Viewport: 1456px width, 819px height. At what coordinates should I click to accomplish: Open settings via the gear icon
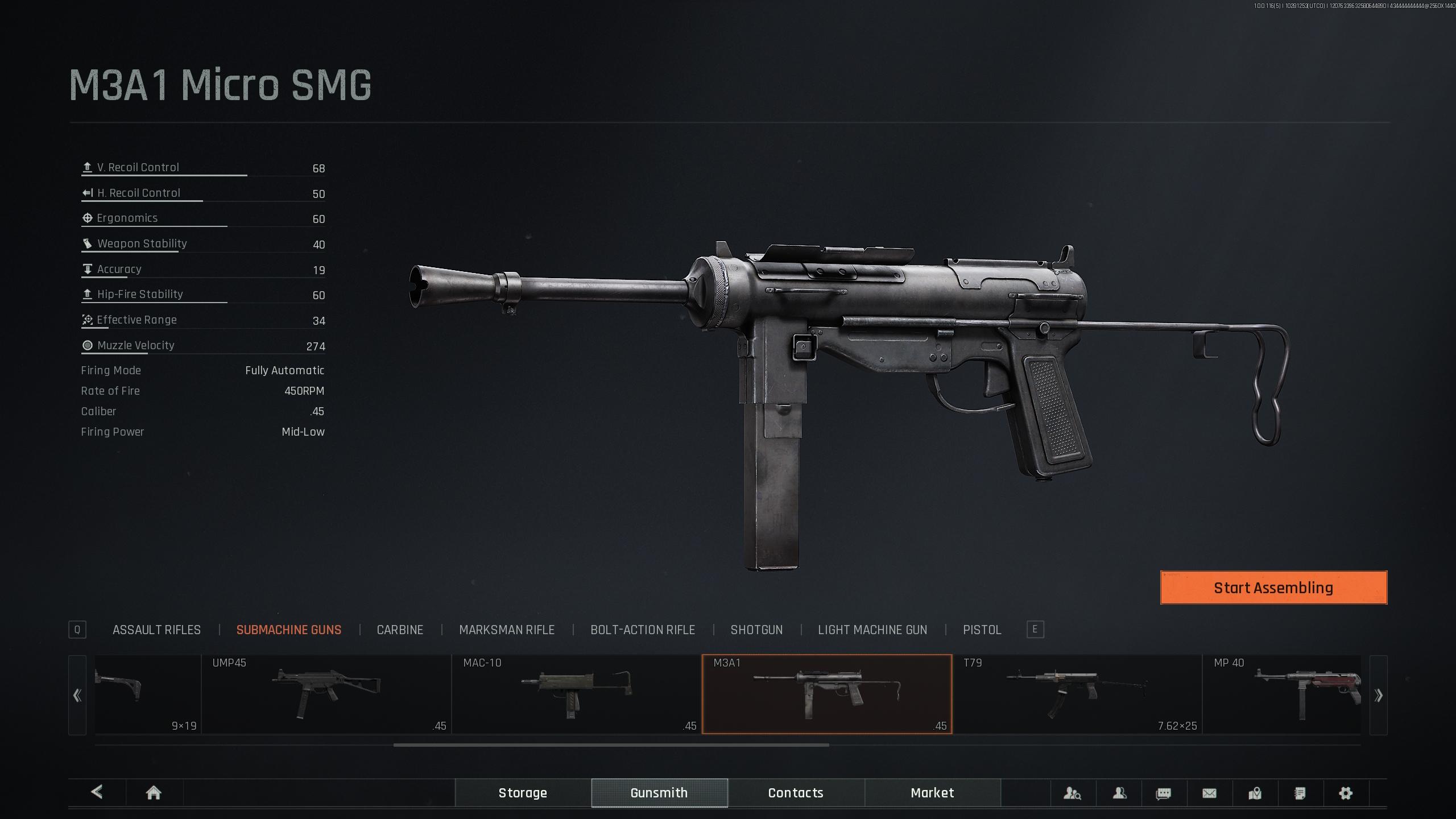[x=1345, y=793]
